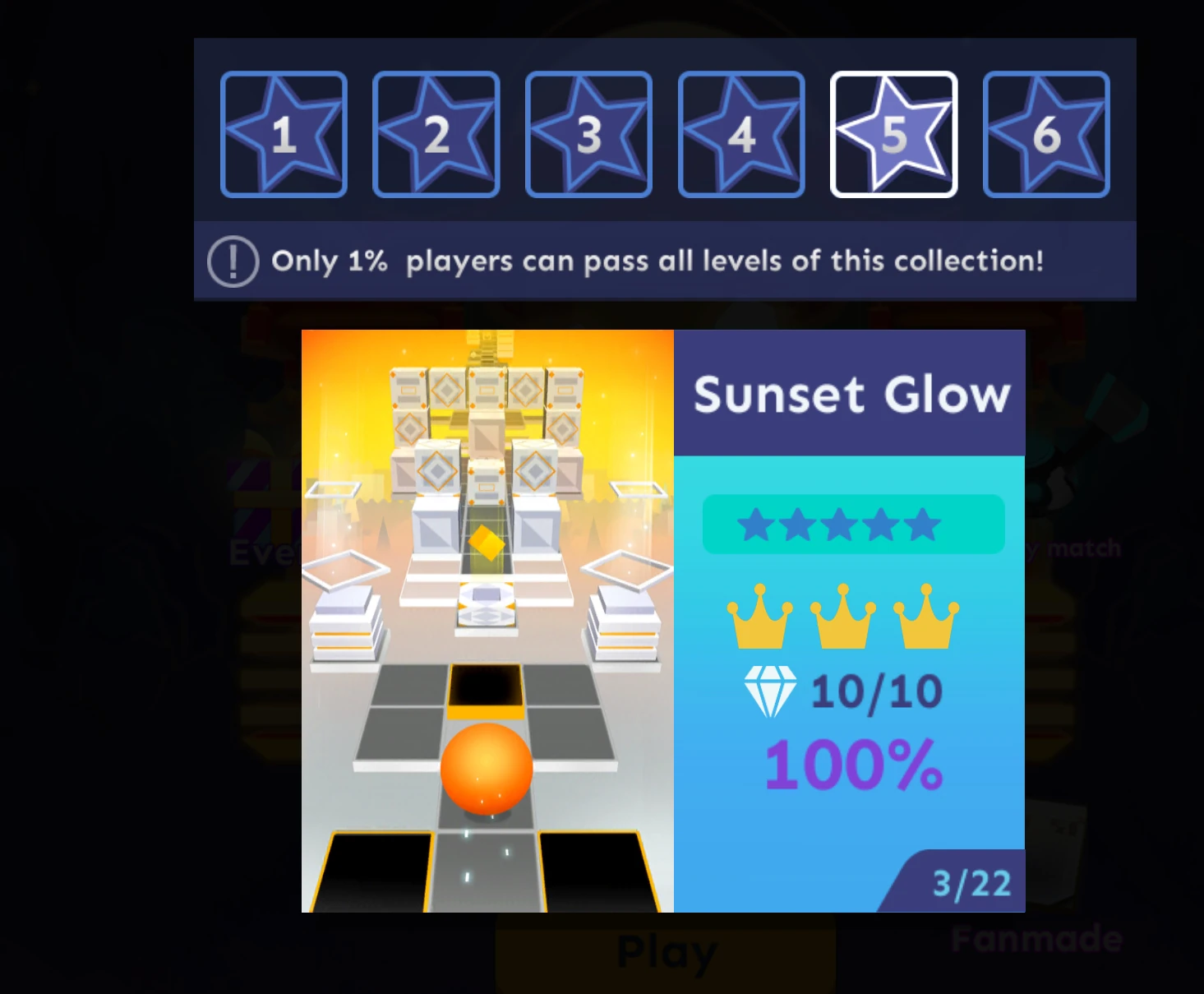Select level 6 star icon
The width and height of the screenshot is (1204, 994).
(1046, 134)
